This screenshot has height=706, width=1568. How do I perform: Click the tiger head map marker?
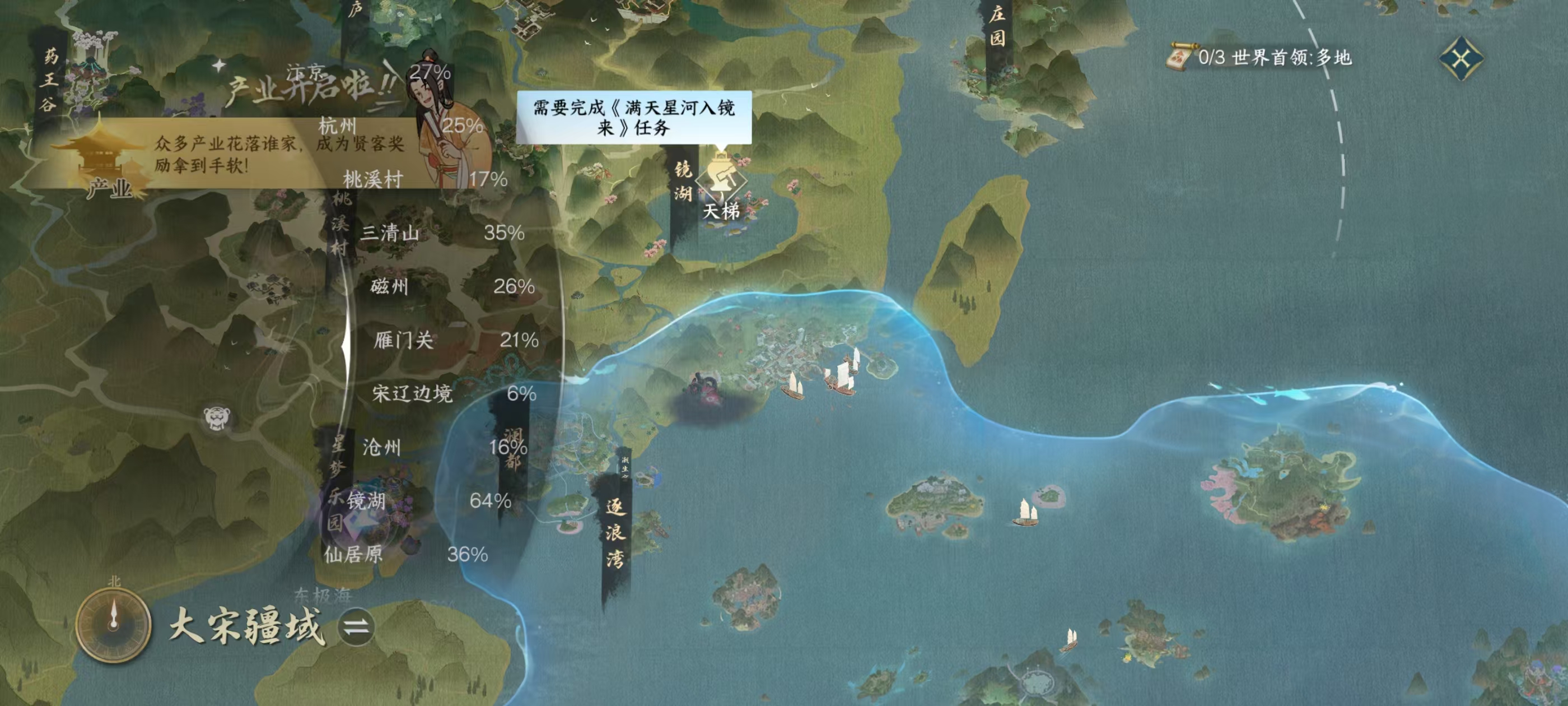point(217,418)
